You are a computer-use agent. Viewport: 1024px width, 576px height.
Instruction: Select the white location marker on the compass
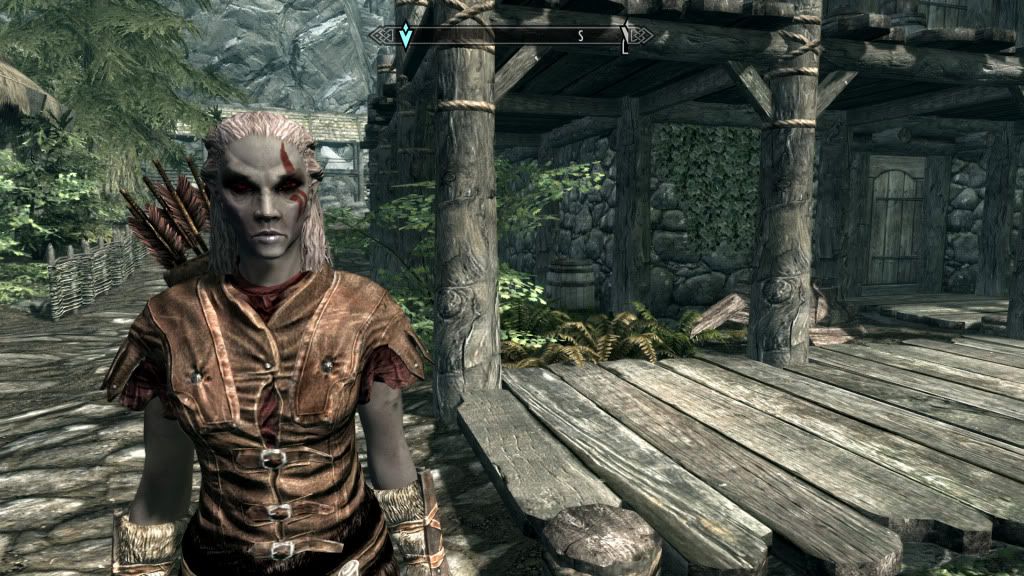pos(625,36)
